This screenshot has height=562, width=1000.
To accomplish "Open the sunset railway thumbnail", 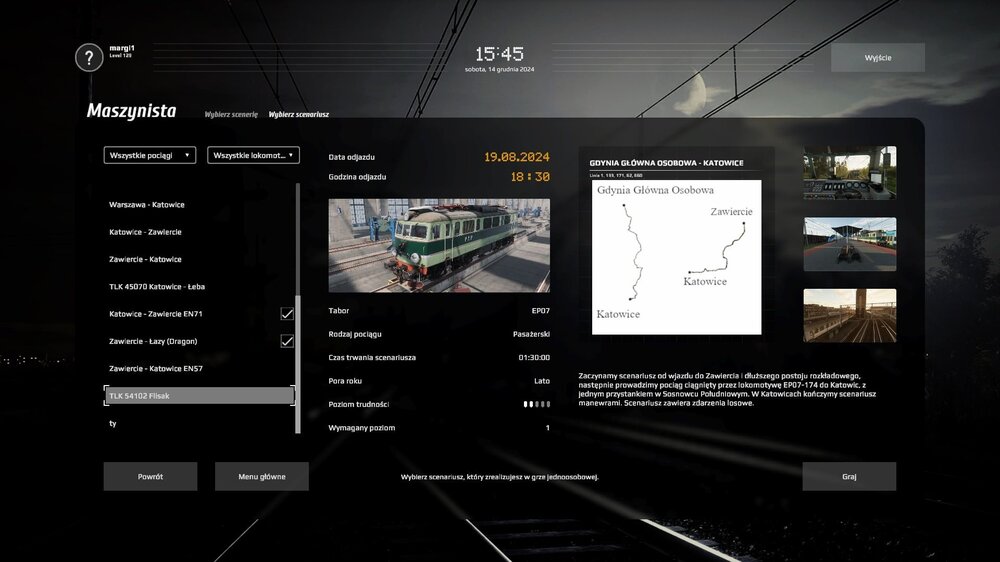I will coord(849,316).
